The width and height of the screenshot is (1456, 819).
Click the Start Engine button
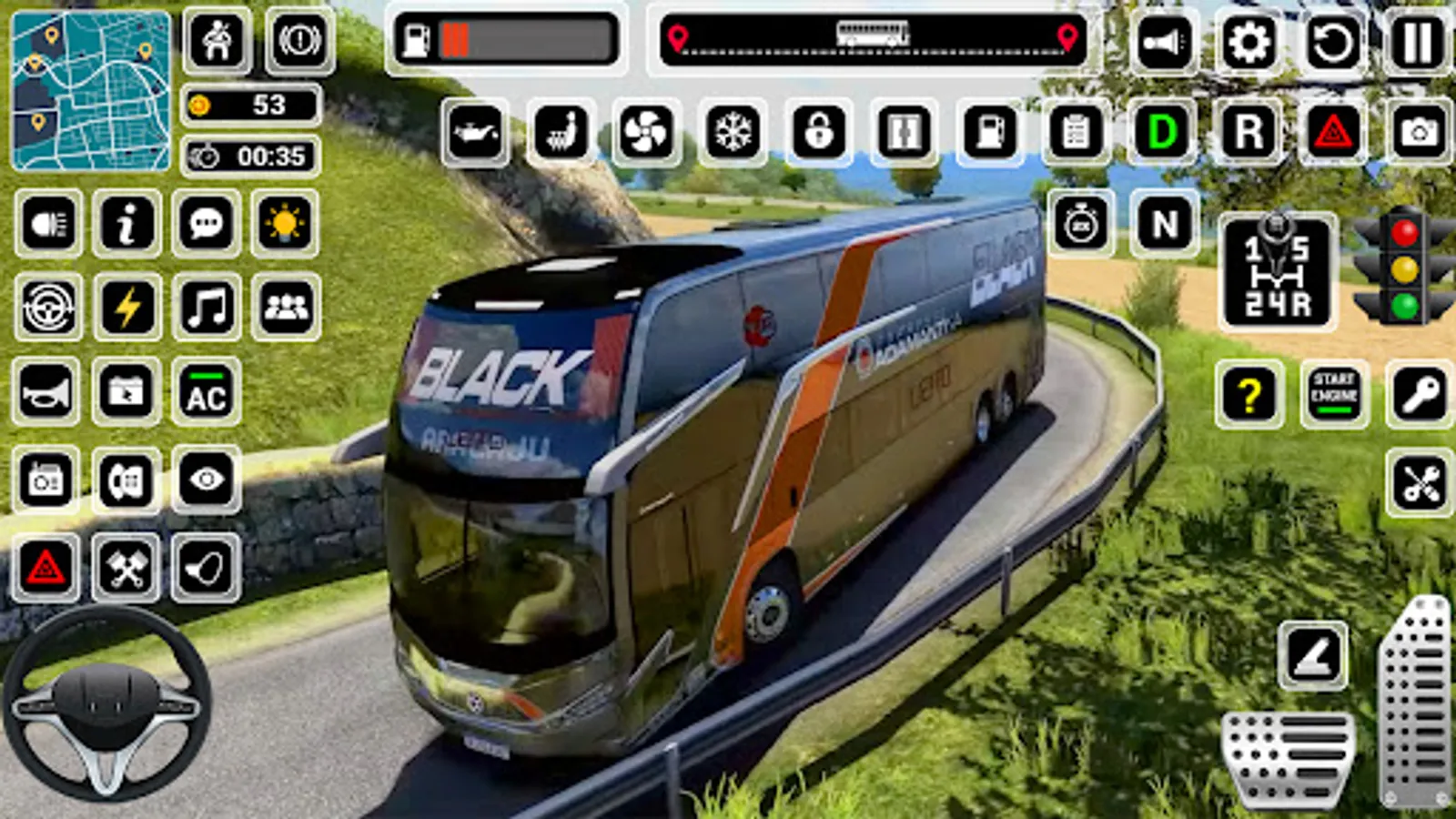1334,393
